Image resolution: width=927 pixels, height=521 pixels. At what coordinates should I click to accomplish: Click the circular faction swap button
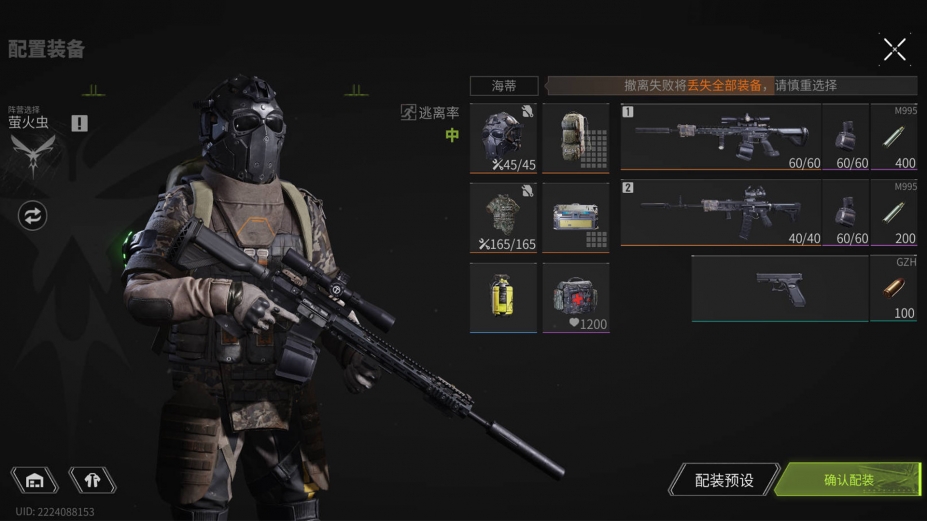coord(33,215)
